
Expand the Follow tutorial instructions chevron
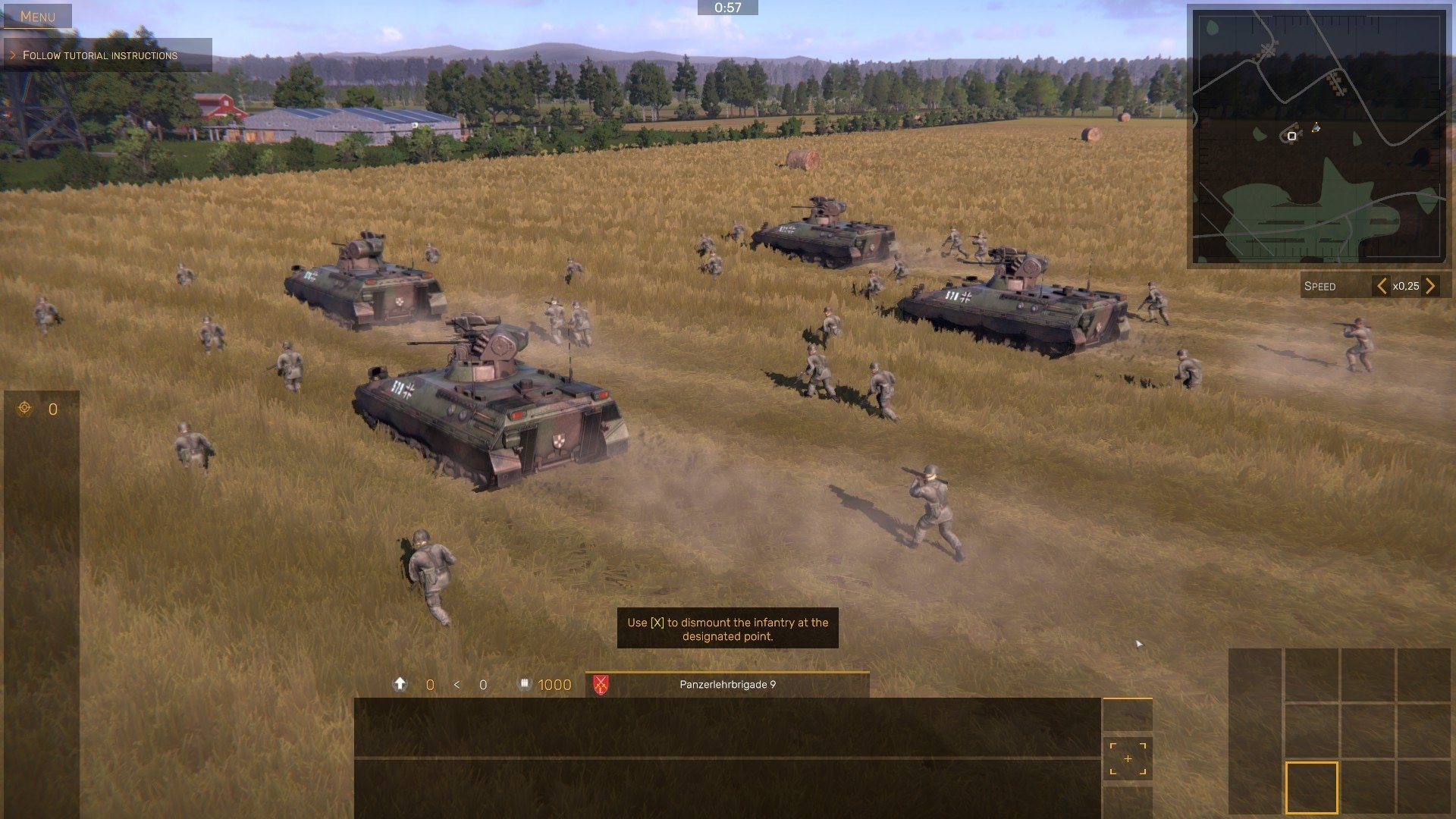[14, 55]
